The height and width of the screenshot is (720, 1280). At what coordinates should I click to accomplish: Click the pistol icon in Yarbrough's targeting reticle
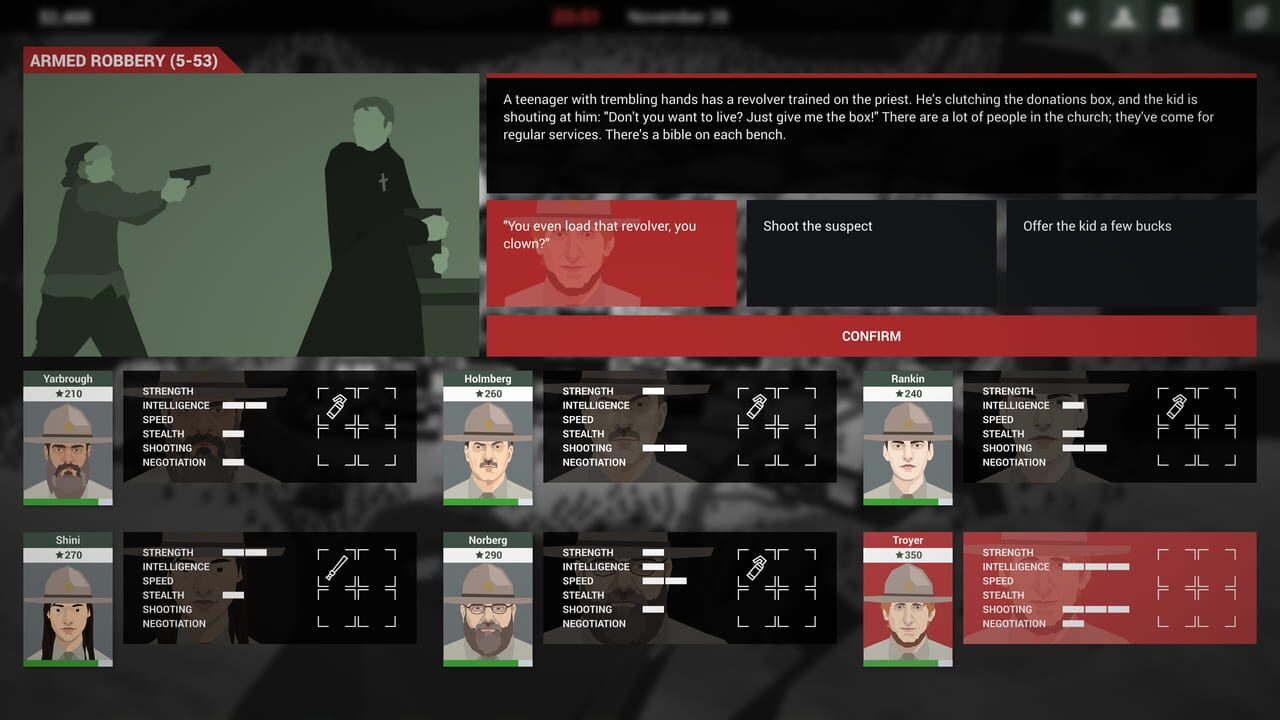click(x=337, y=406)
